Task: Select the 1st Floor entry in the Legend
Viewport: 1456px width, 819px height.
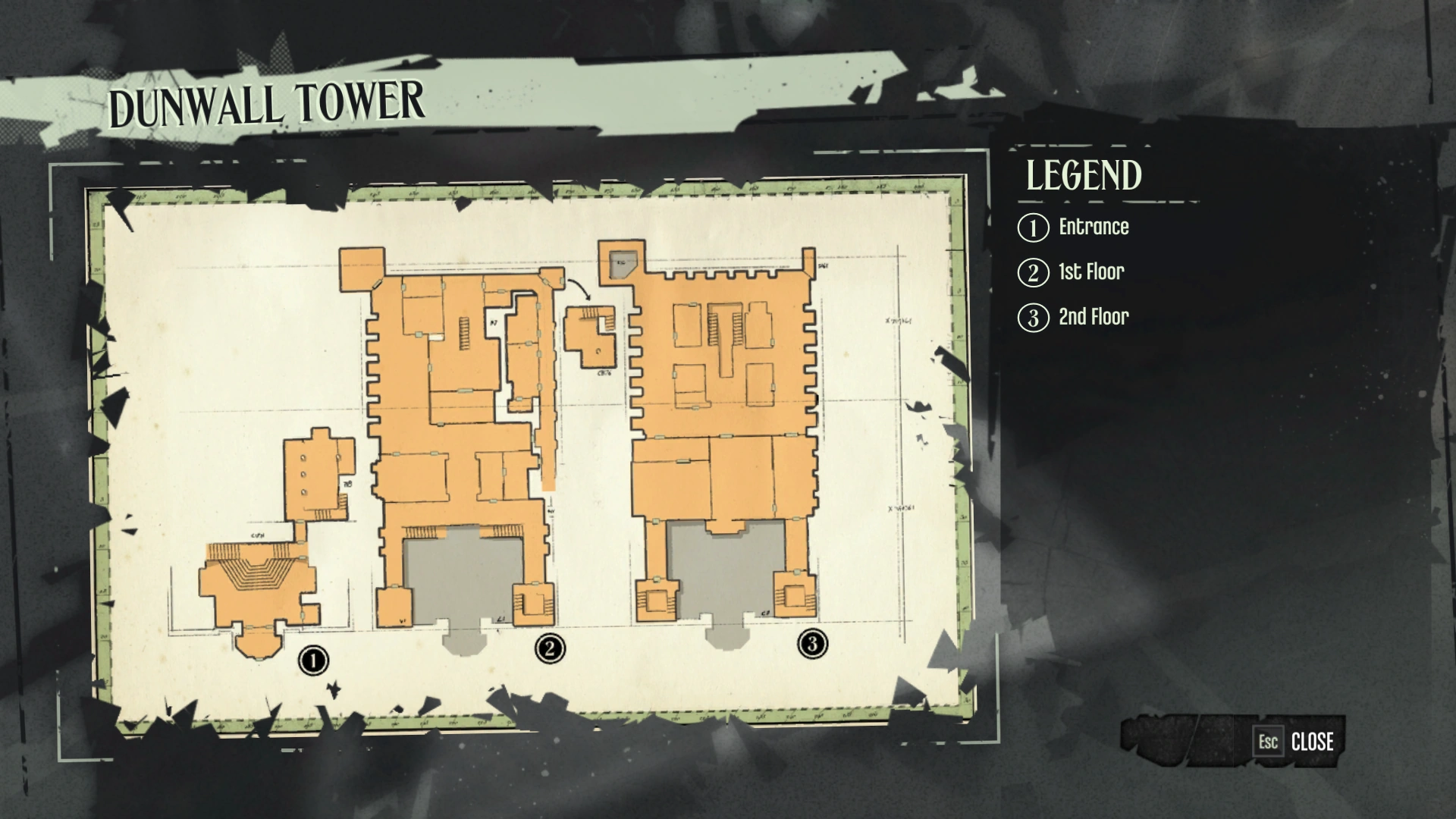Action: coord(1090,272)
